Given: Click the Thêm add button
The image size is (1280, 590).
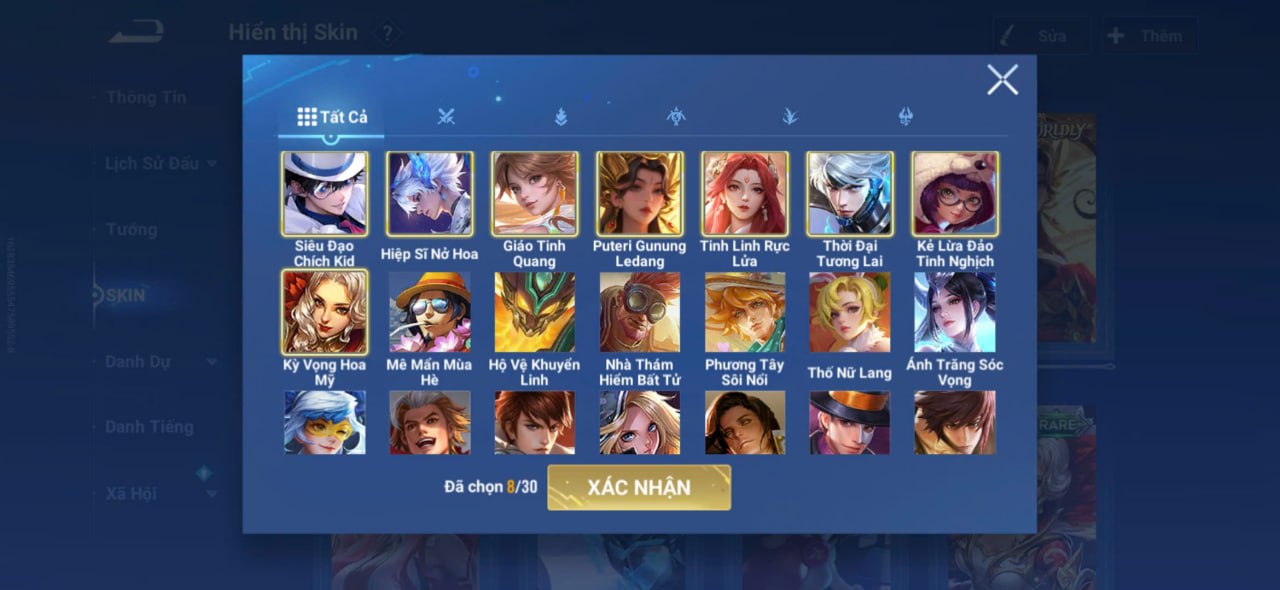Looking at the screenshot, I should pos(1149,36).
